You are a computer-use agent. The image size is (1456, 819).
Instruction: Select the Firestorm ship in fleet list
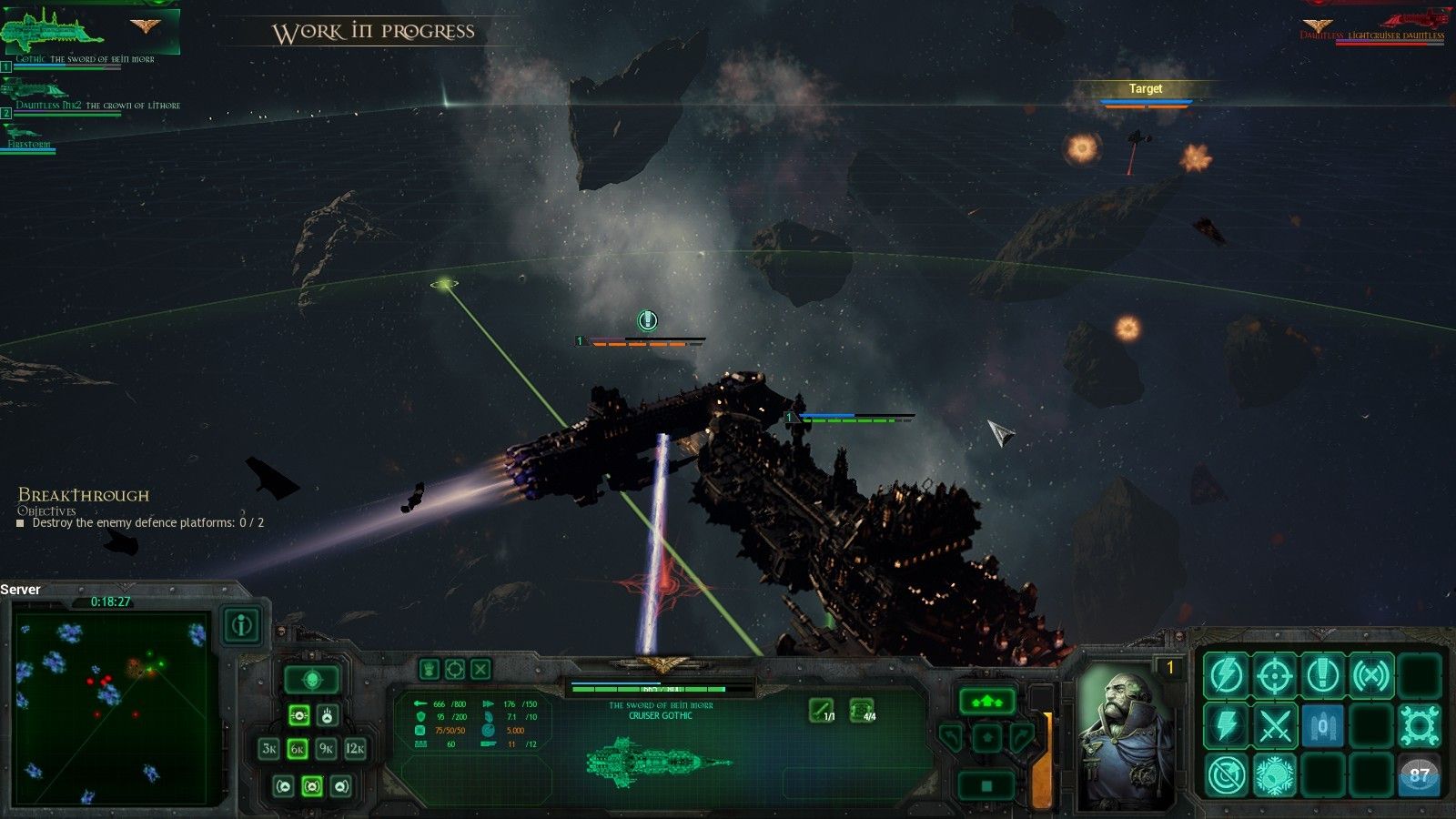pos(27,136)
